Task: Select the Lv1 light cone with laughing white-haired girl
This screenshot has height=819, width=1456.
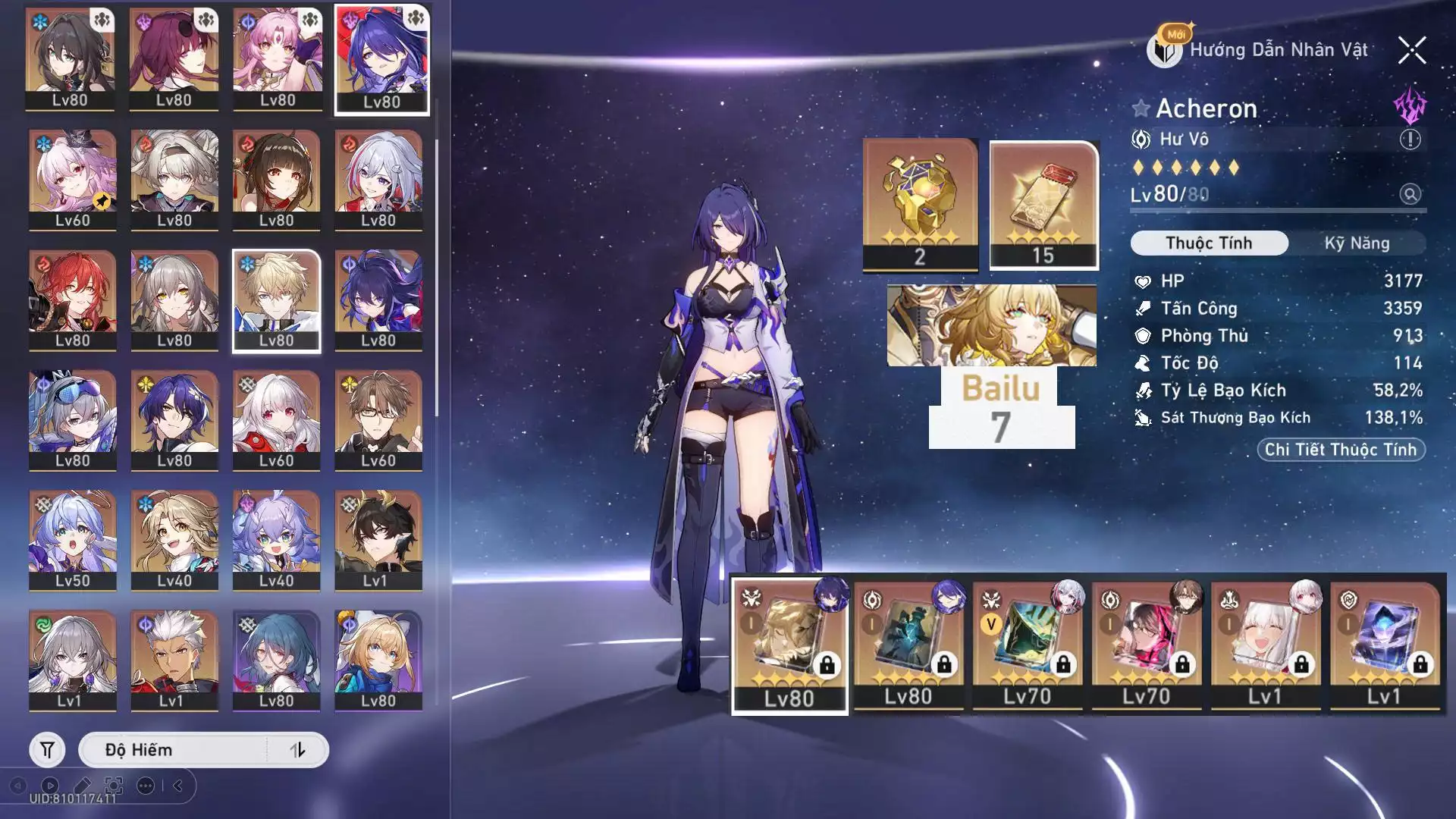Action: pyautogui.click(x=1266, y=646)
